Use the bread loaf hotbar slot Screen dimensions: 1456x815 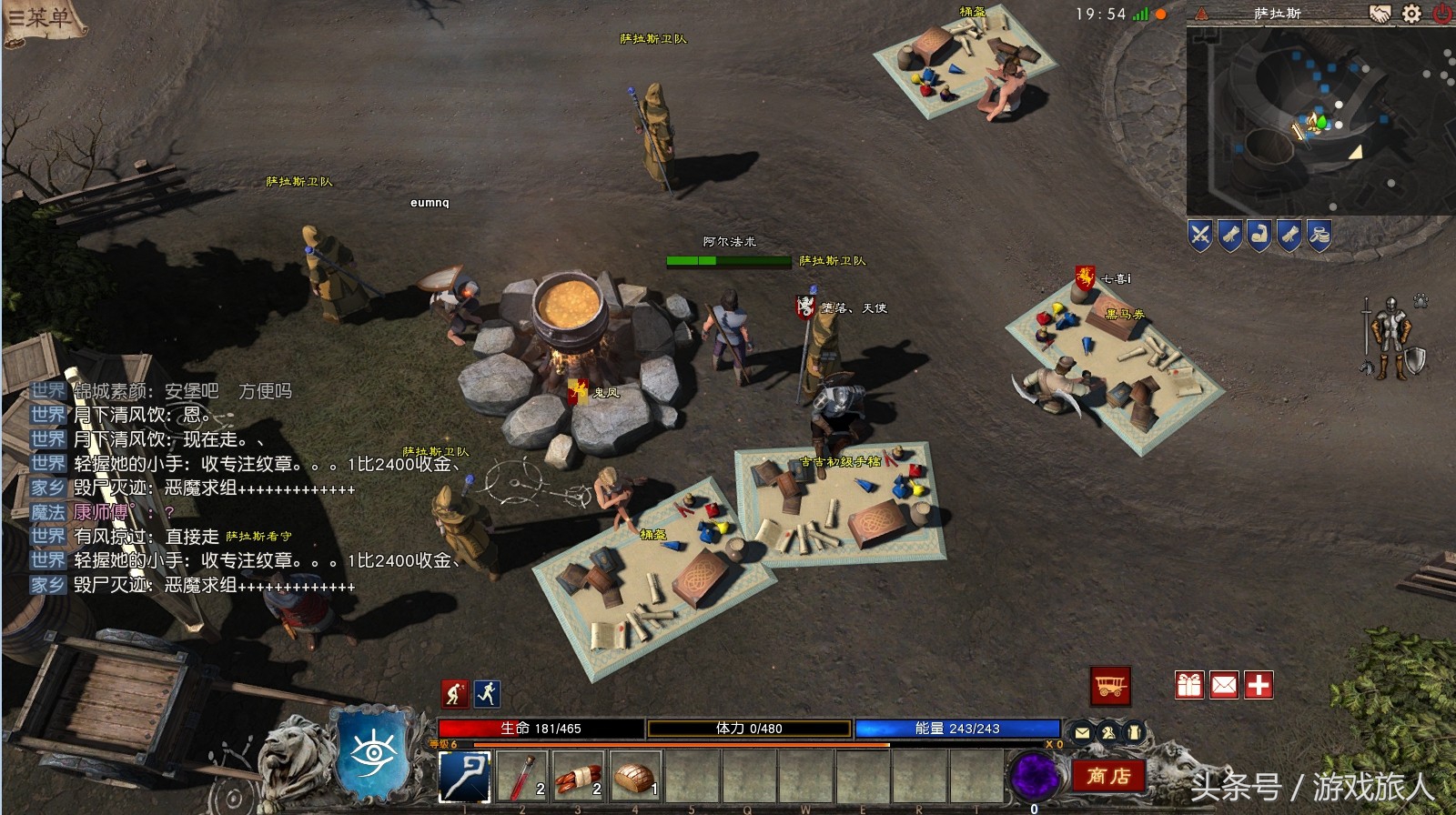tap(635, 778)
